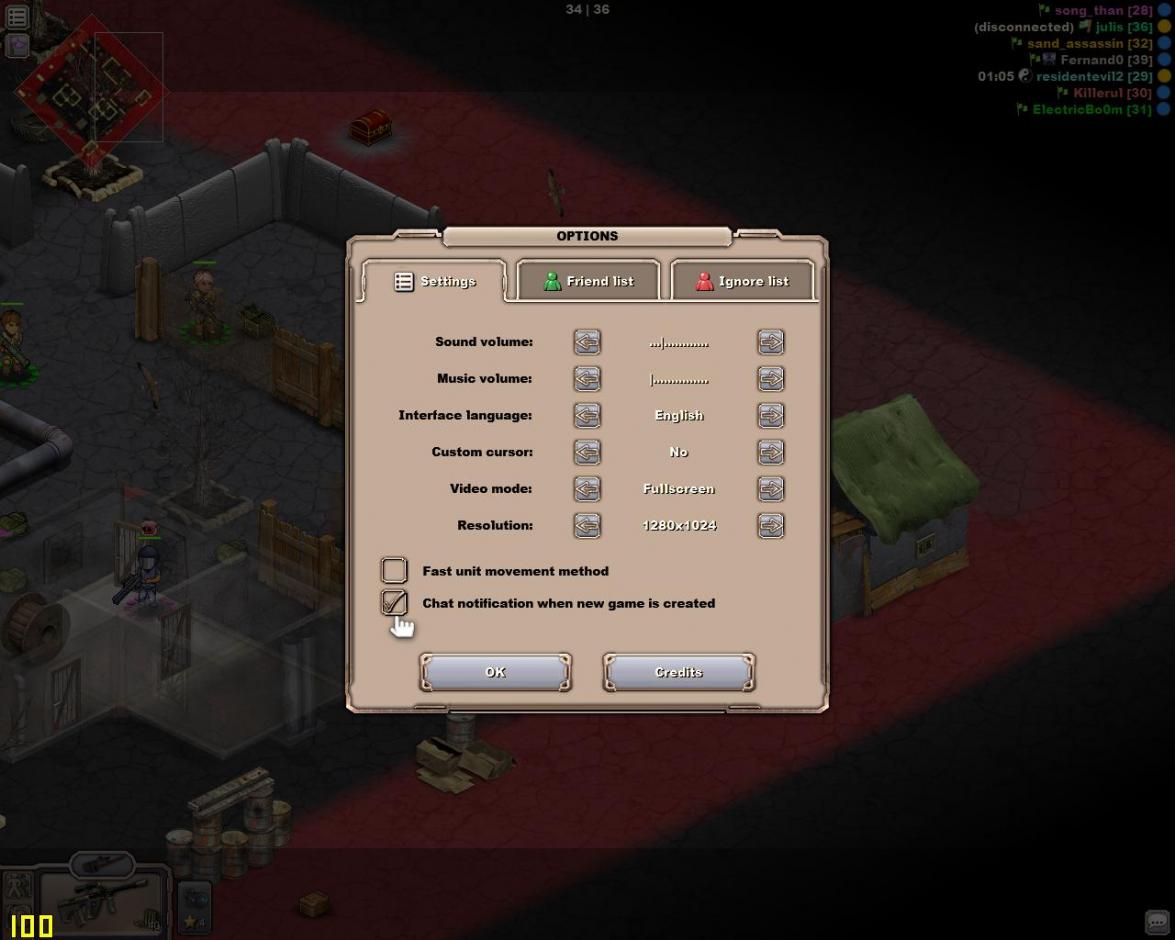Select previous interface language
The height and width of the screenshot is (940, 1175).
pyautogui.click(x=587, y=415)
